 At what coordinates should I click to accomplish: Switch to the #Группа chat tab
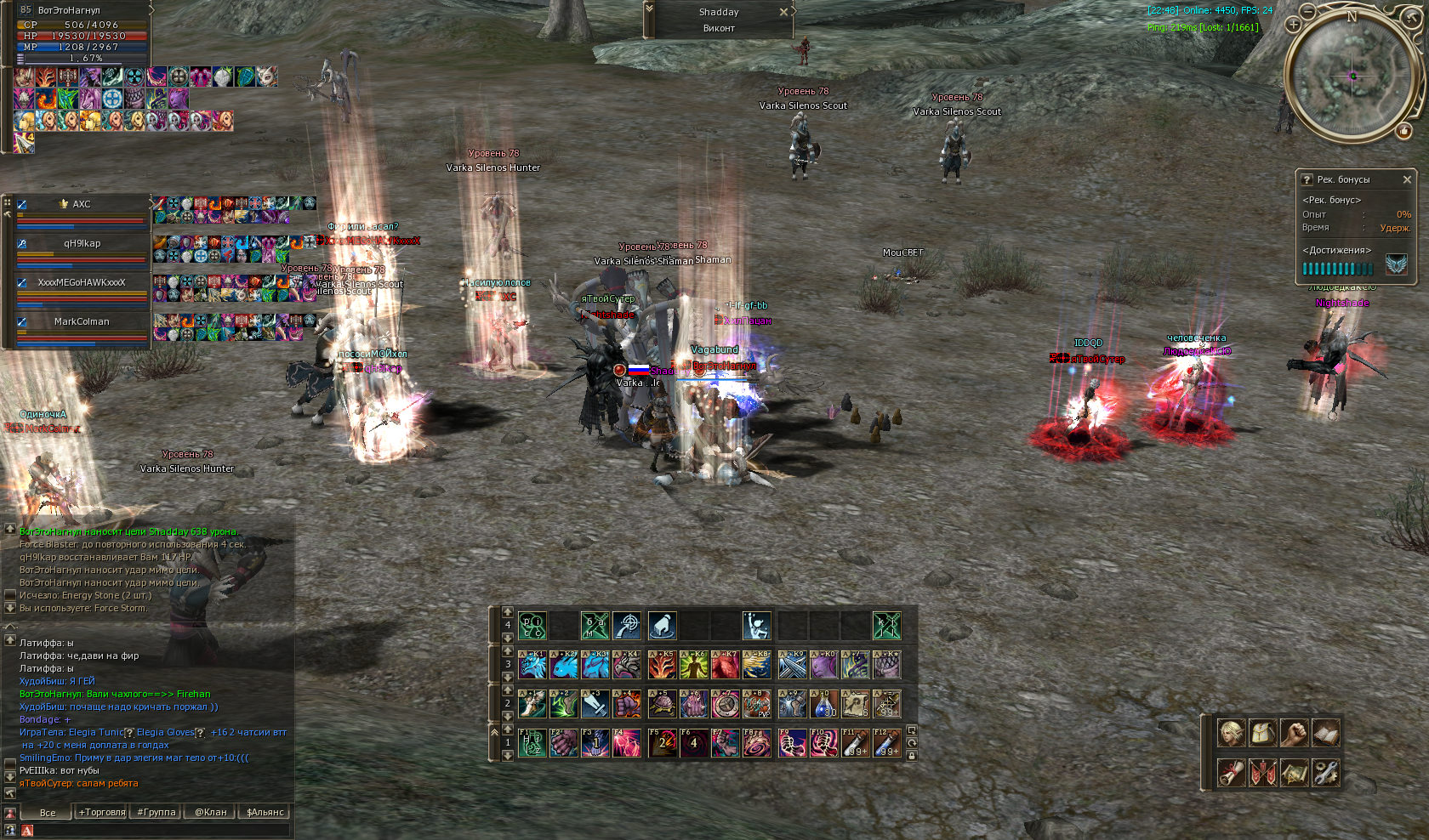pos(157,812)
